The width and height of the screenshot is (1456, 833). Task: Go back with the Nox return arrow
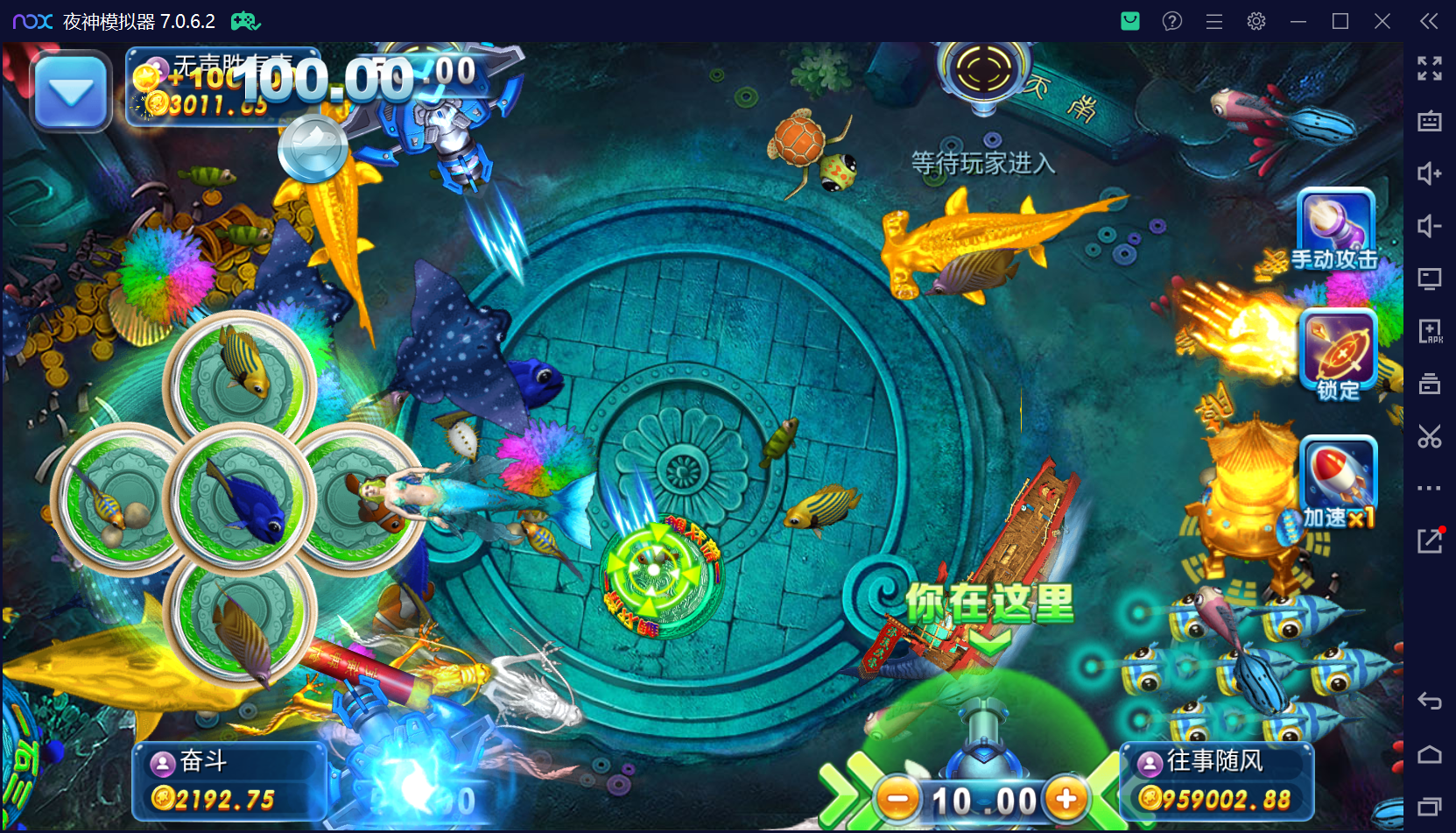(x=1429, y=700)
